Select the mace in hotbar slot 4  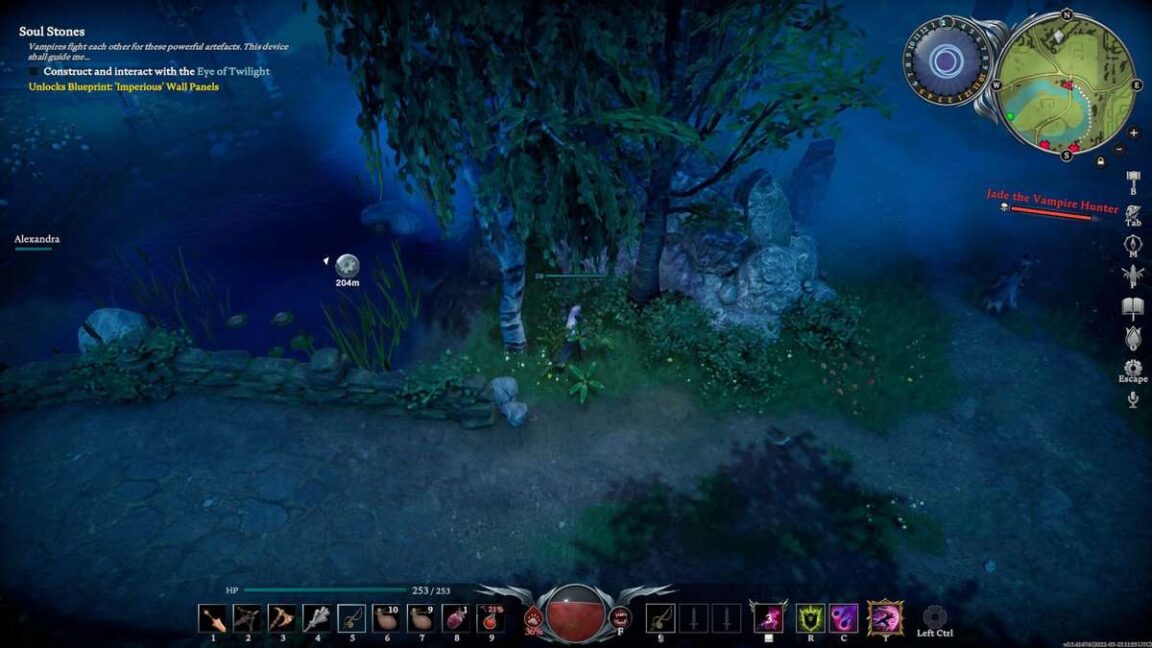[x=317, y=618]
